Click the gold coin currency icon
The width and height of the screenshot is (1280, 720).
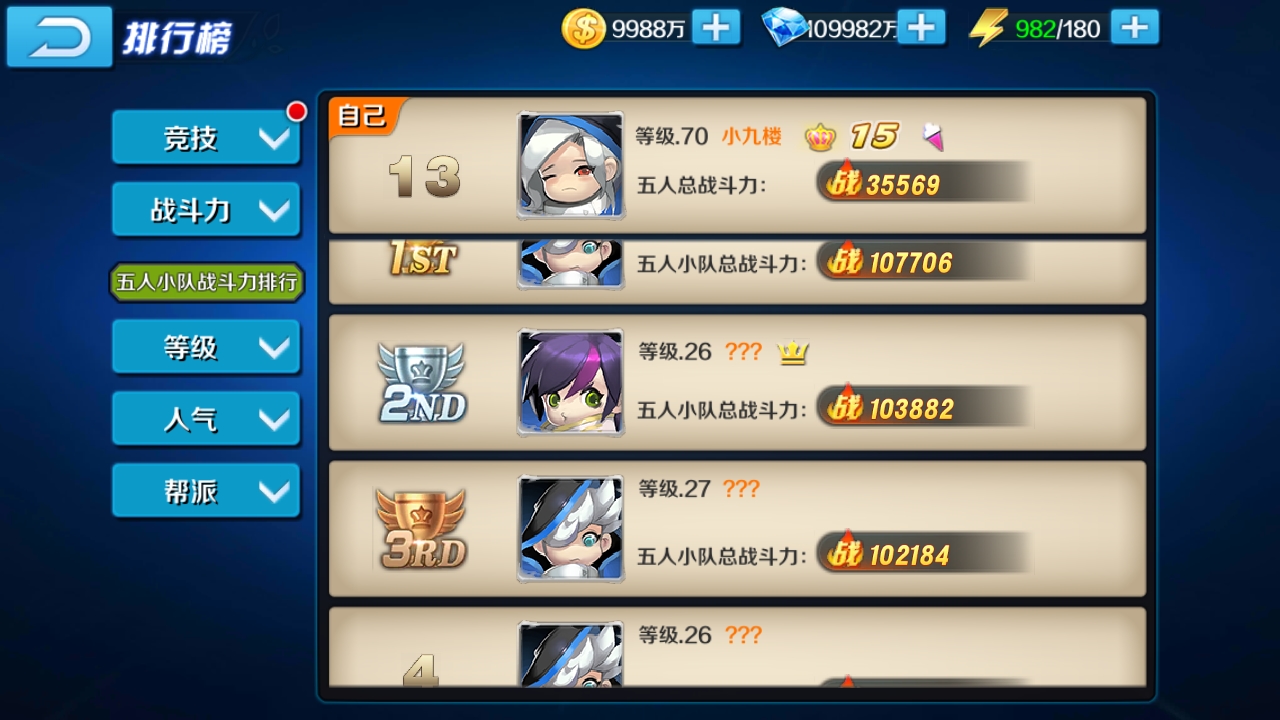point(583,29)
